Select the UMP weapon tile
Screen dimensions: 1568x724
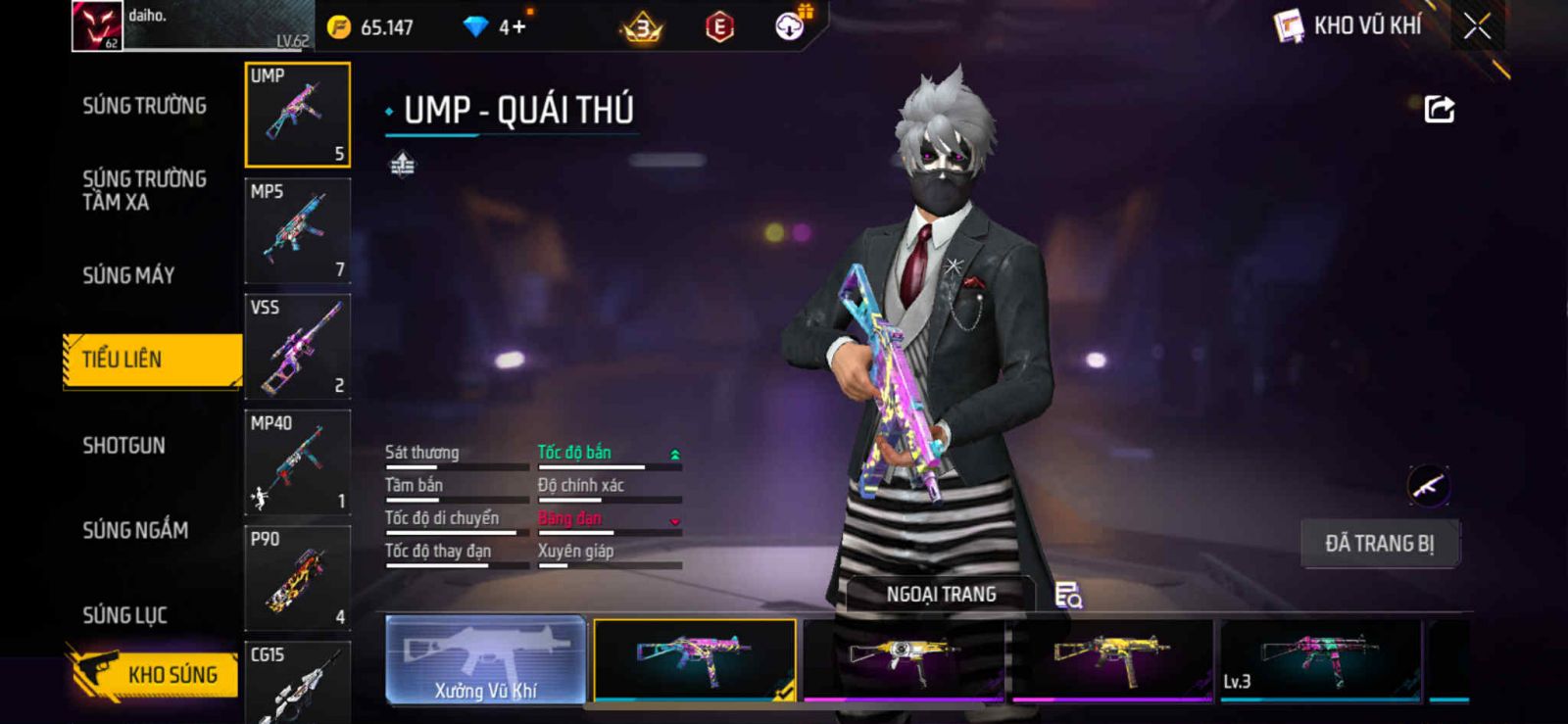[x=297, y=115]
